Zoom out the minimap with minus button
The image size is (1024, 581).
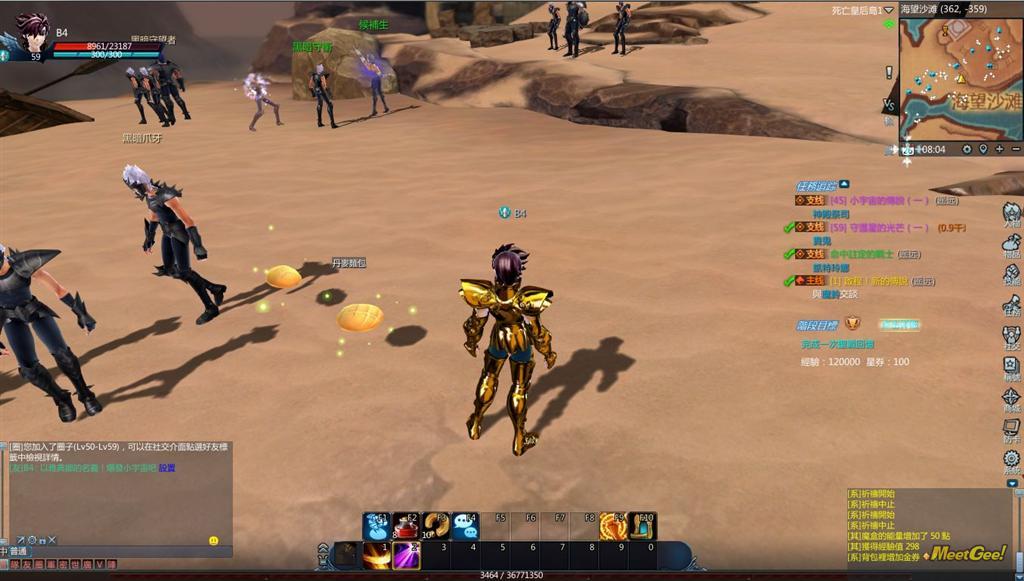pyautogui.click(x=1014, y=149)
